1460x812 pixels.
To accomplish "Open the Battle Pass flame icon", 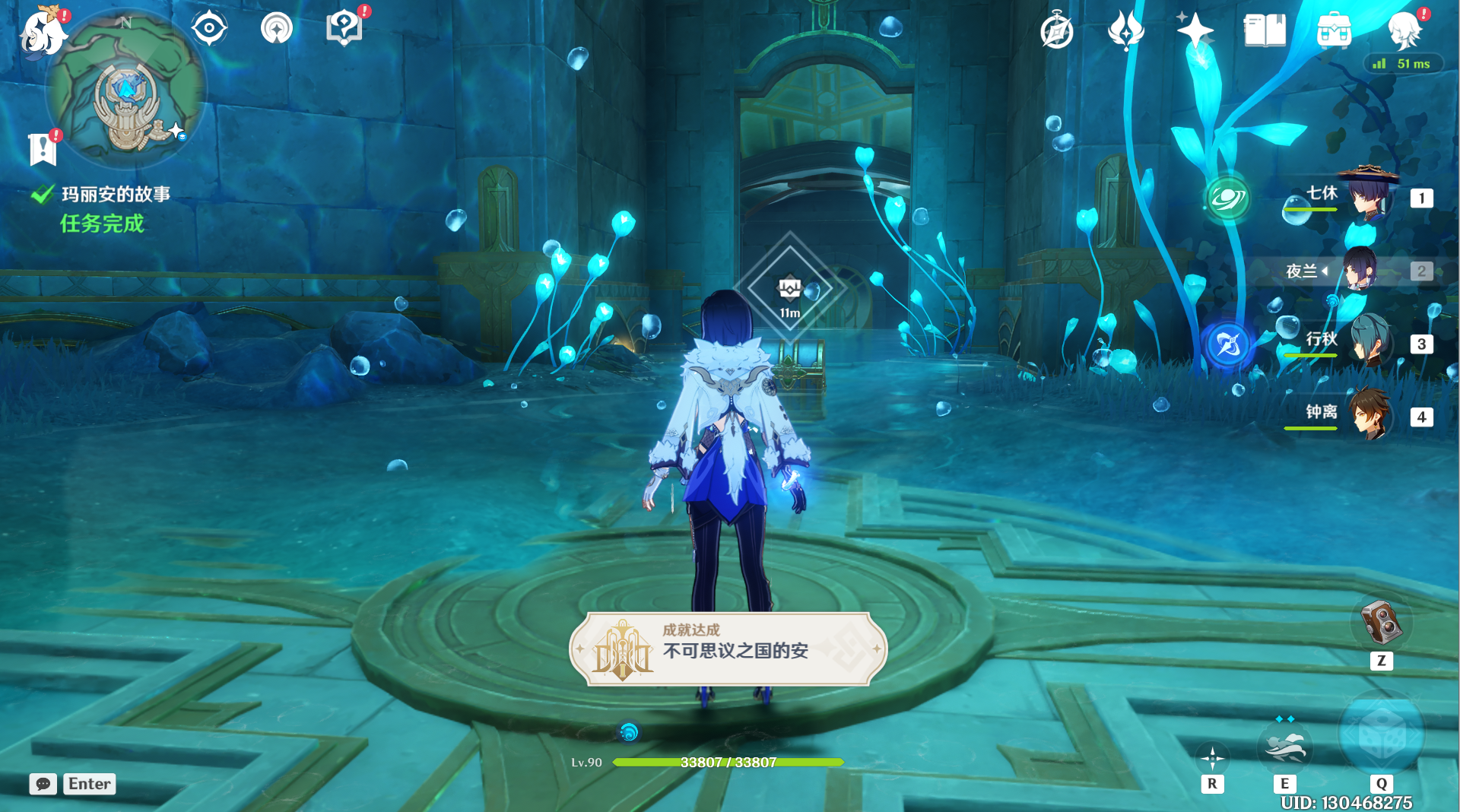I will 1125,29.
